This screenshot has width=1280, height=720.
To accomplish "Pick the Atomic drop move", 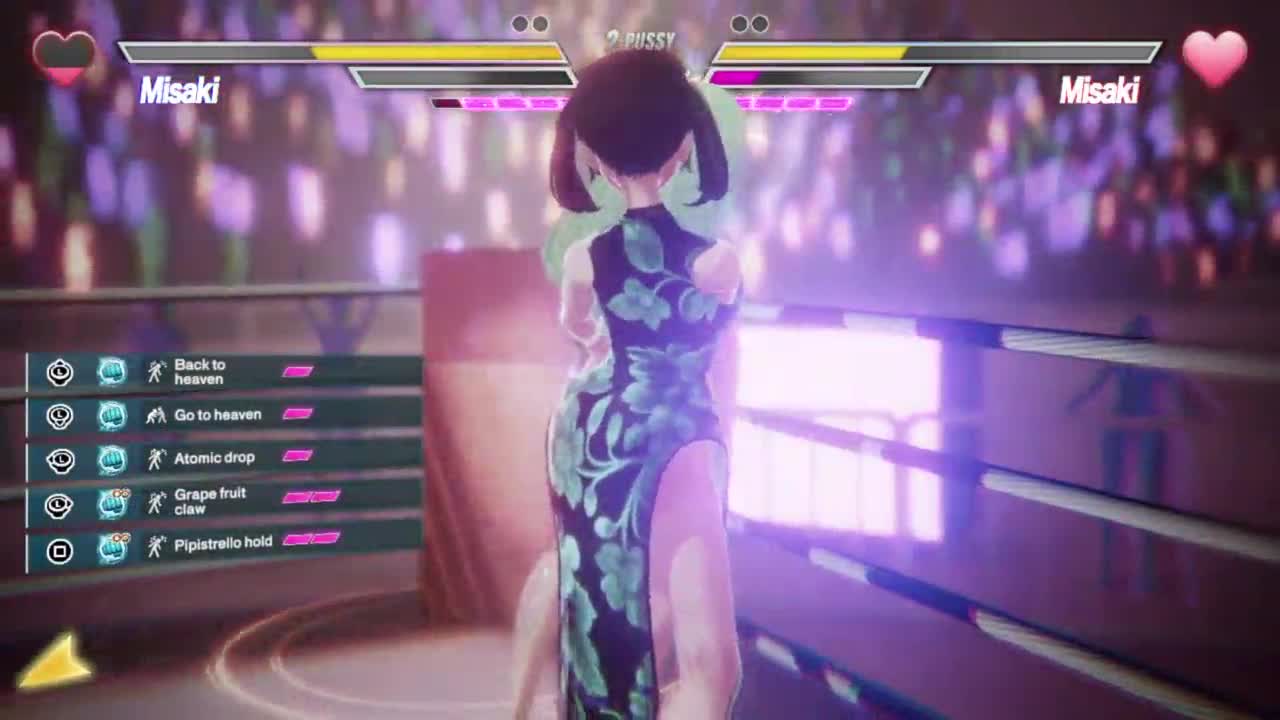I will pos(214,458).
